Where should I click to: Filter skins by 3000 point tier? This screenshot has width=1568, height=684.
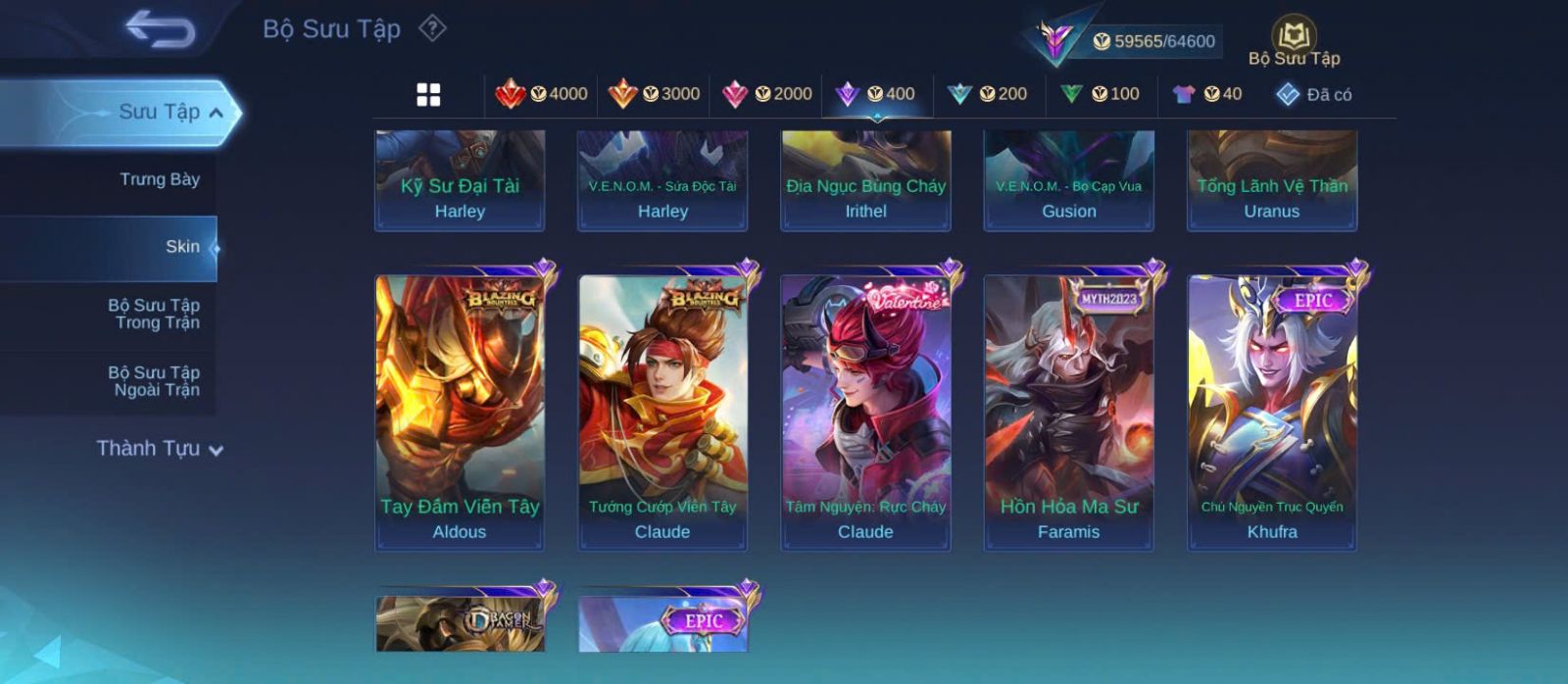pyautogui.click(x=654, y=94)
